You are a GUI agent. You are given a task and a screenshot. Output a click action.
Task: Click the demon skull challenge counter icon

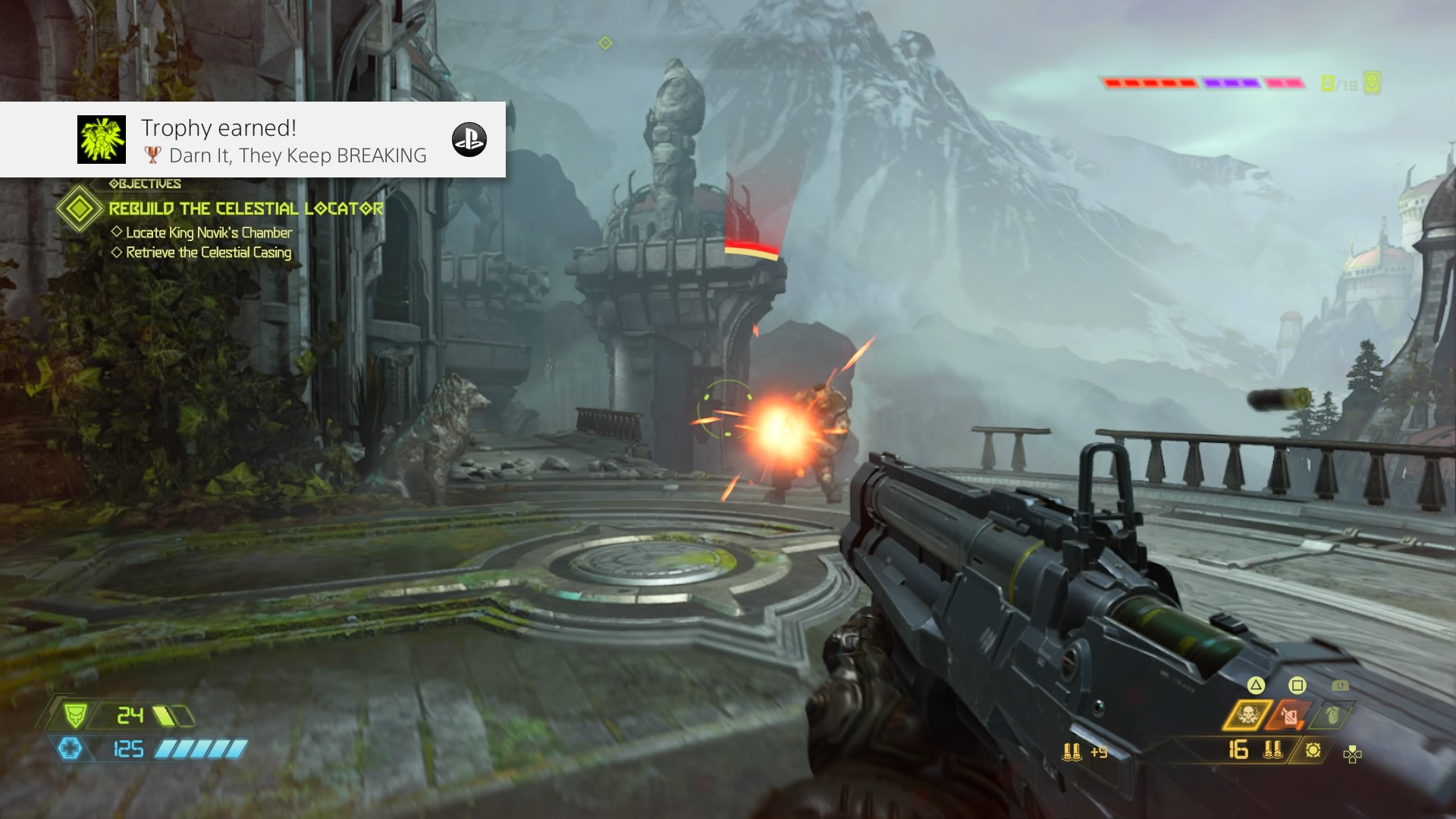click(x=1372, y=83)
